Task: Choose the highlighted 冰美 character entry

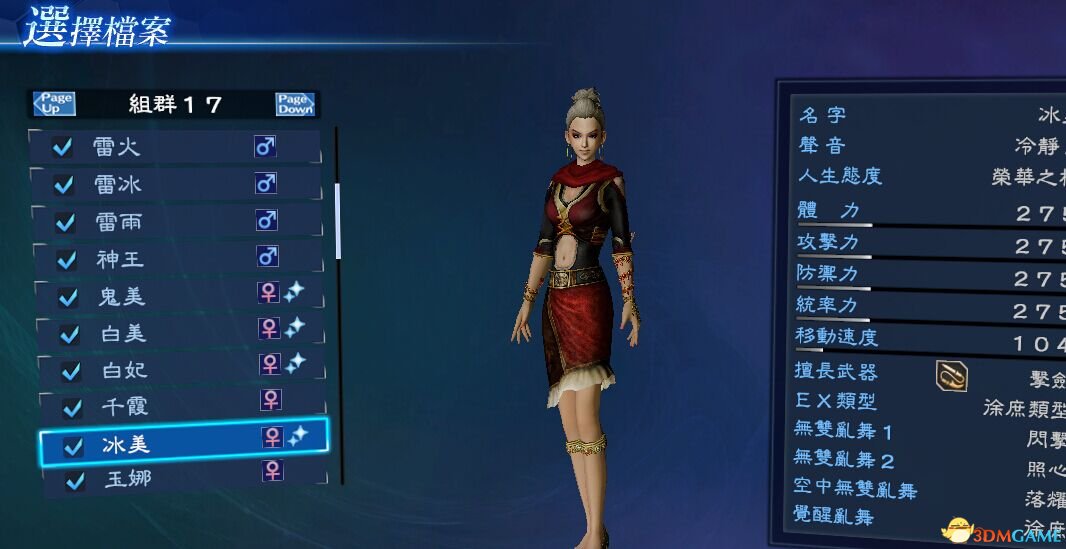Action: coord(180,443)
